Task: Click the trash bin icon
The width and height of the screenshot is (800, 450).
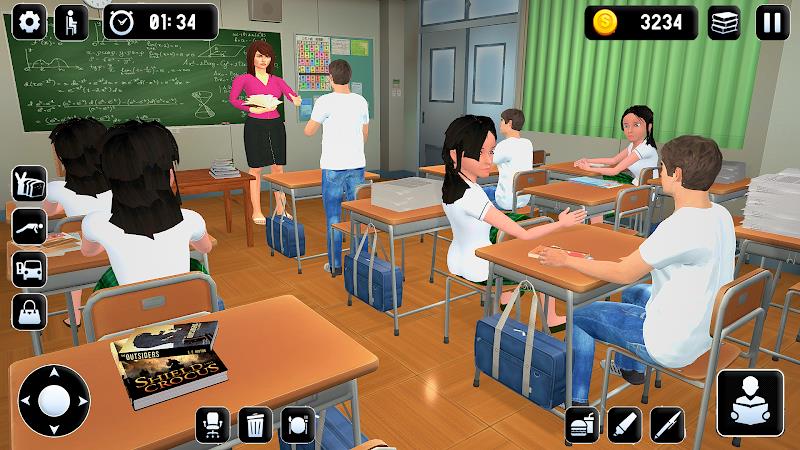Action: (x=255, y=424)
